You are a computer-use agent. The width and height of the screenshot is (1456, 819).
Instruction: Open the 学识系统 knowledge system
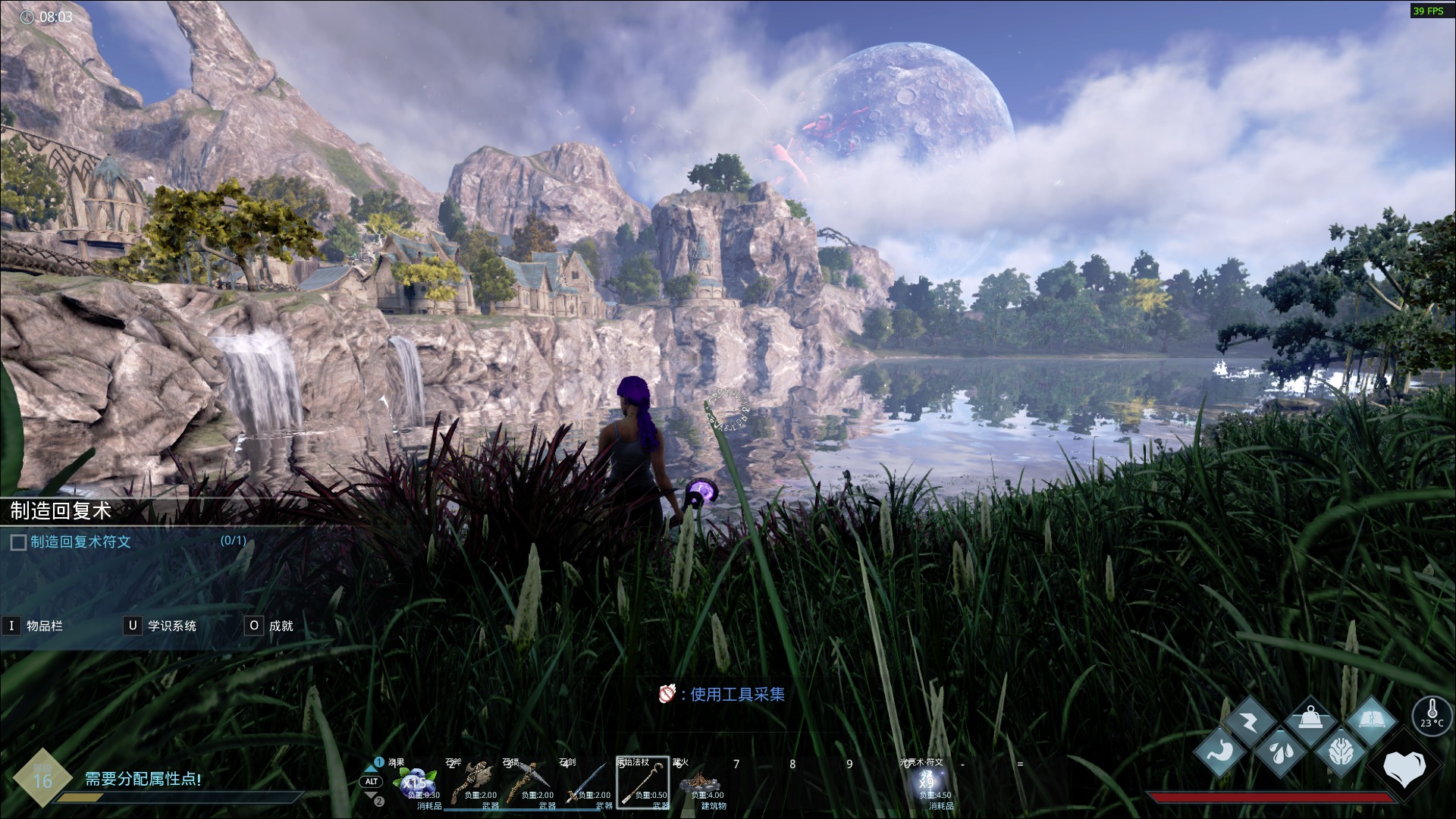[x=161, y=626]
